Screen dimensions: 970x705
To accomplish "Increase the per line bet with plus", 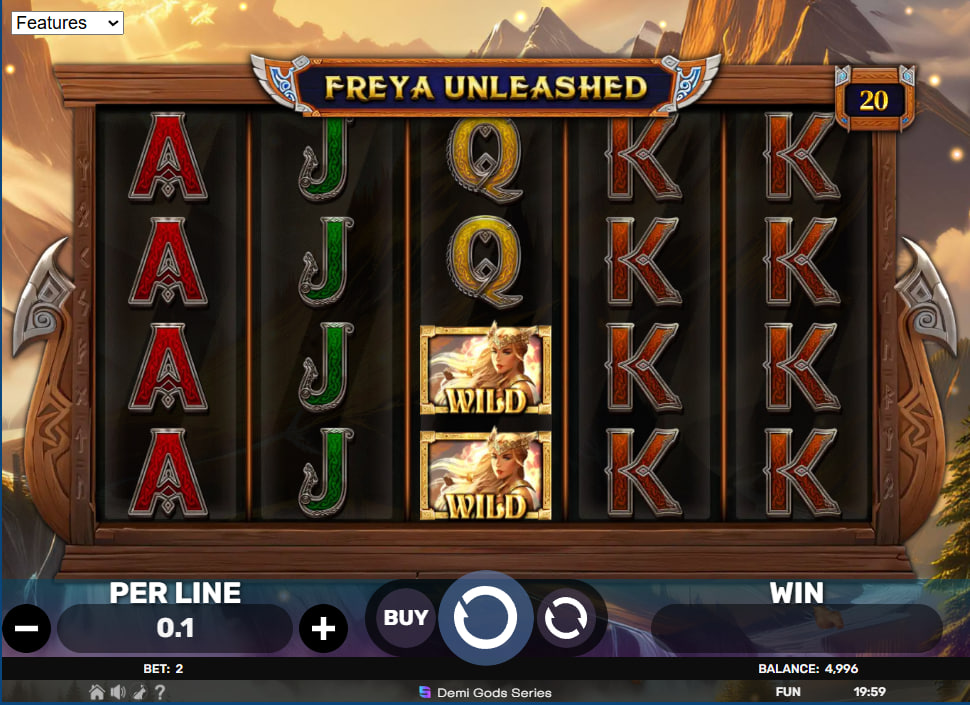I will [323, 629].
